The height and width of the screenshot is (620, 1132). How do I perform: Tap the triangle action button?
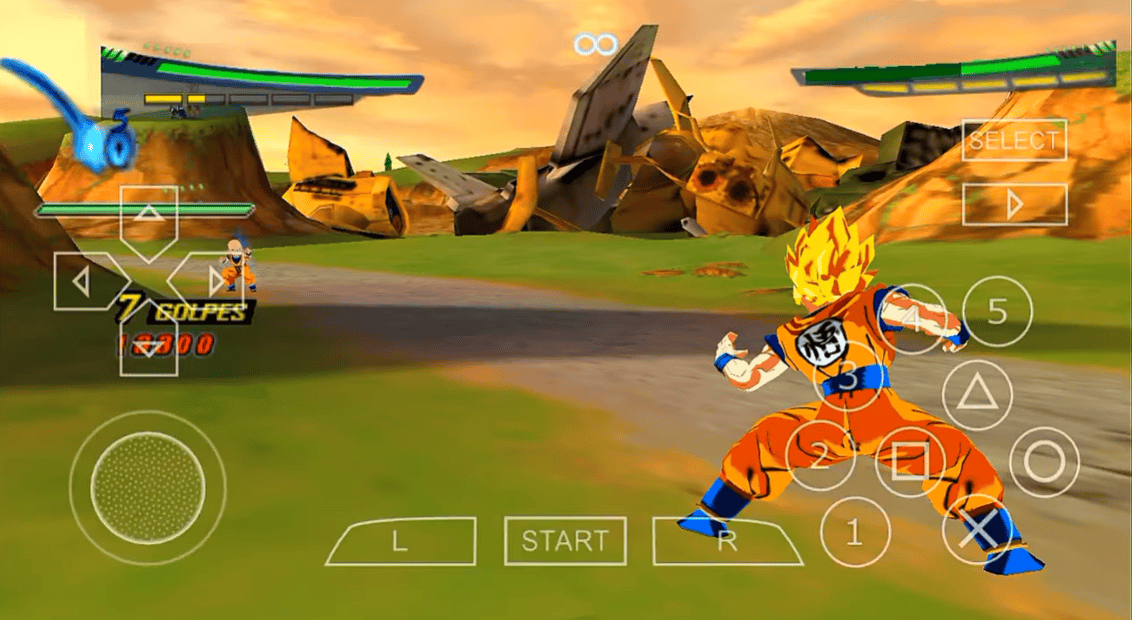977,395
